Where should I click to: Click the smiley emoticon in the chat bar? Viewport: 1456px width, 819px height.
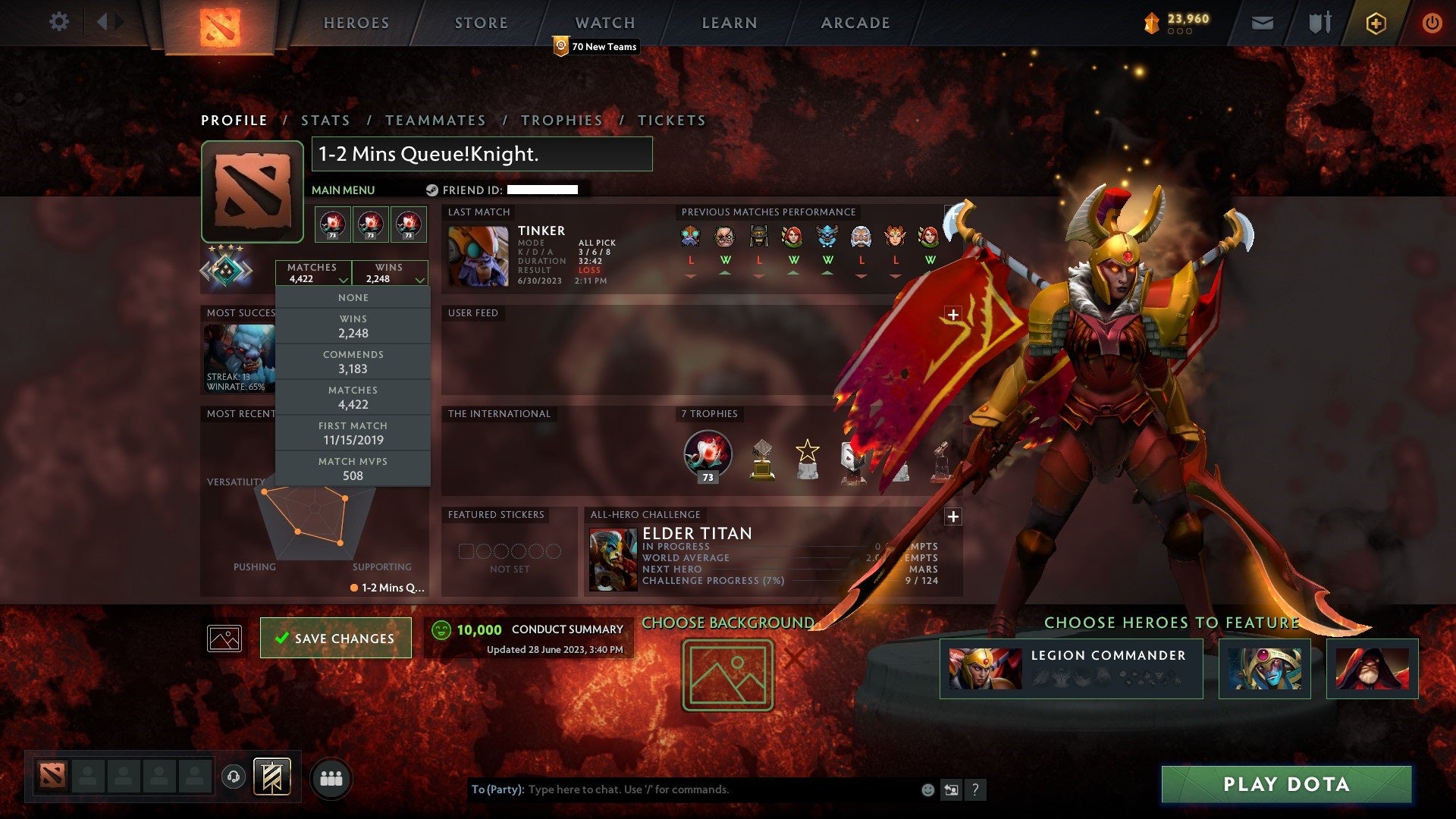click(x=927, y=789)
